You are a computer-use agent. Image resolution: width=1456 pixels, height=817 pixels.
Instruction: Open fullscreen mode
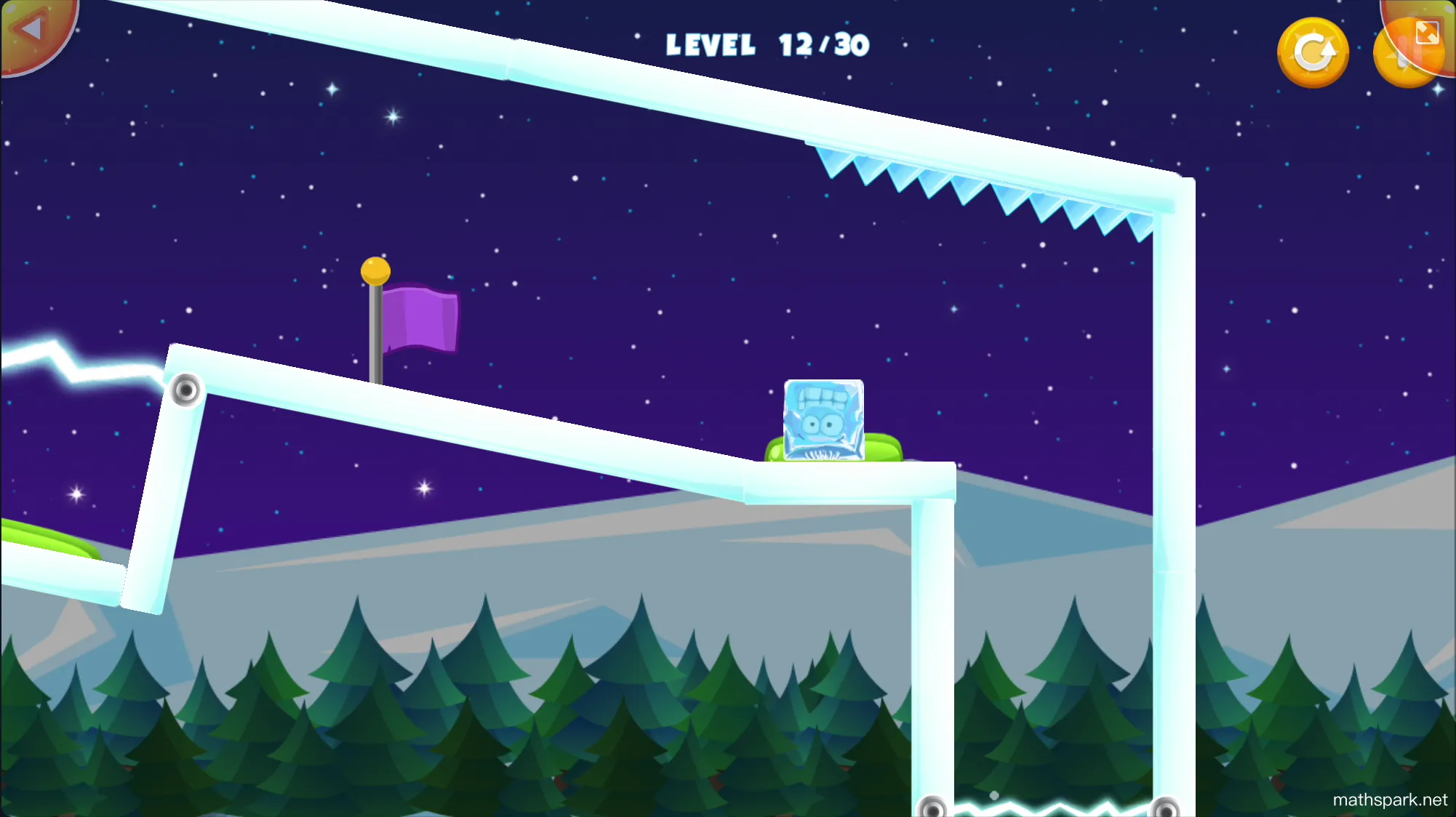click(x=1428, y=33)
